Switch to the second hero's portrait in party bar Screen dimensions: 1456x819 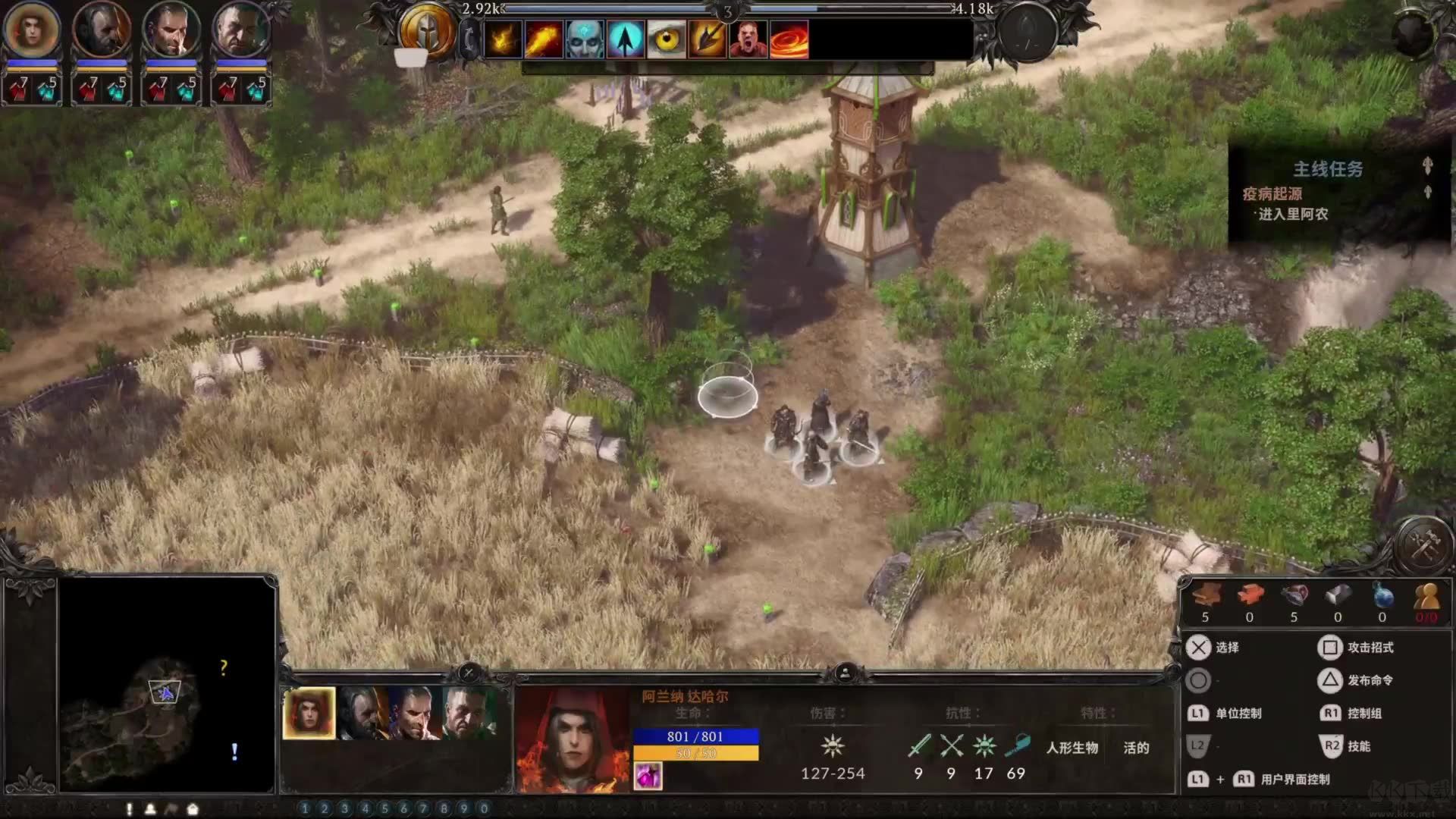[362, 711]
